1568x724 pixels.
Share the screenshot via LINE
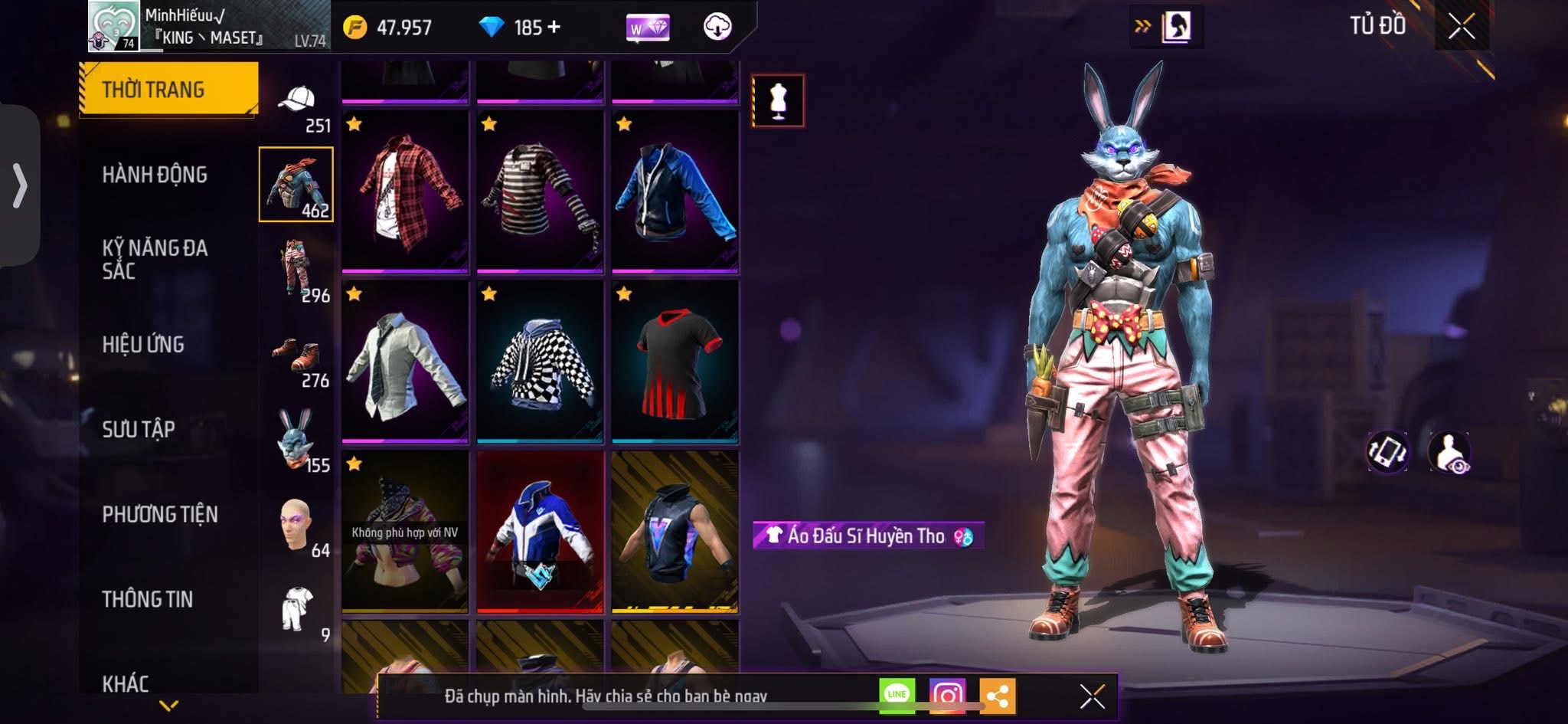click(x=897, y=695)
